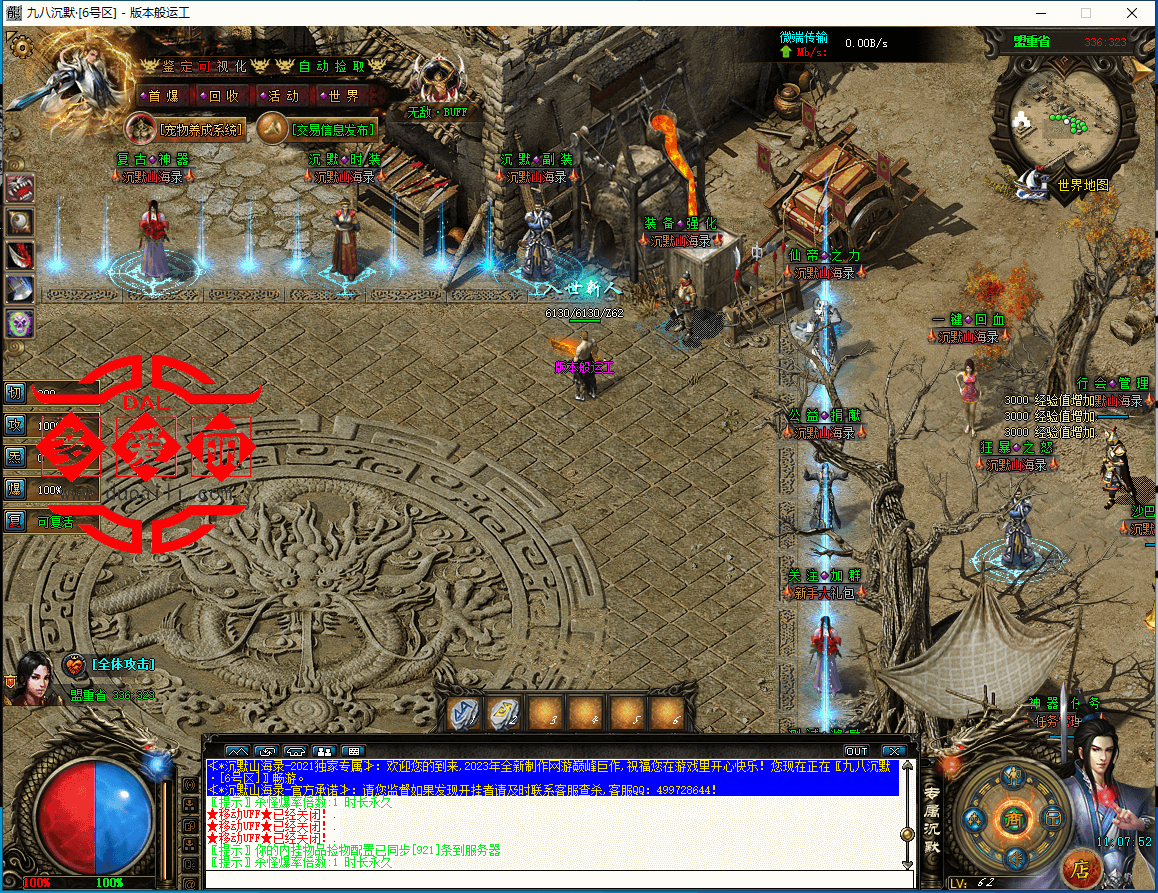Close the chat panel with X
This screenshot has height=893, width=1158.
pyautogui.click(x=893, y=751)
